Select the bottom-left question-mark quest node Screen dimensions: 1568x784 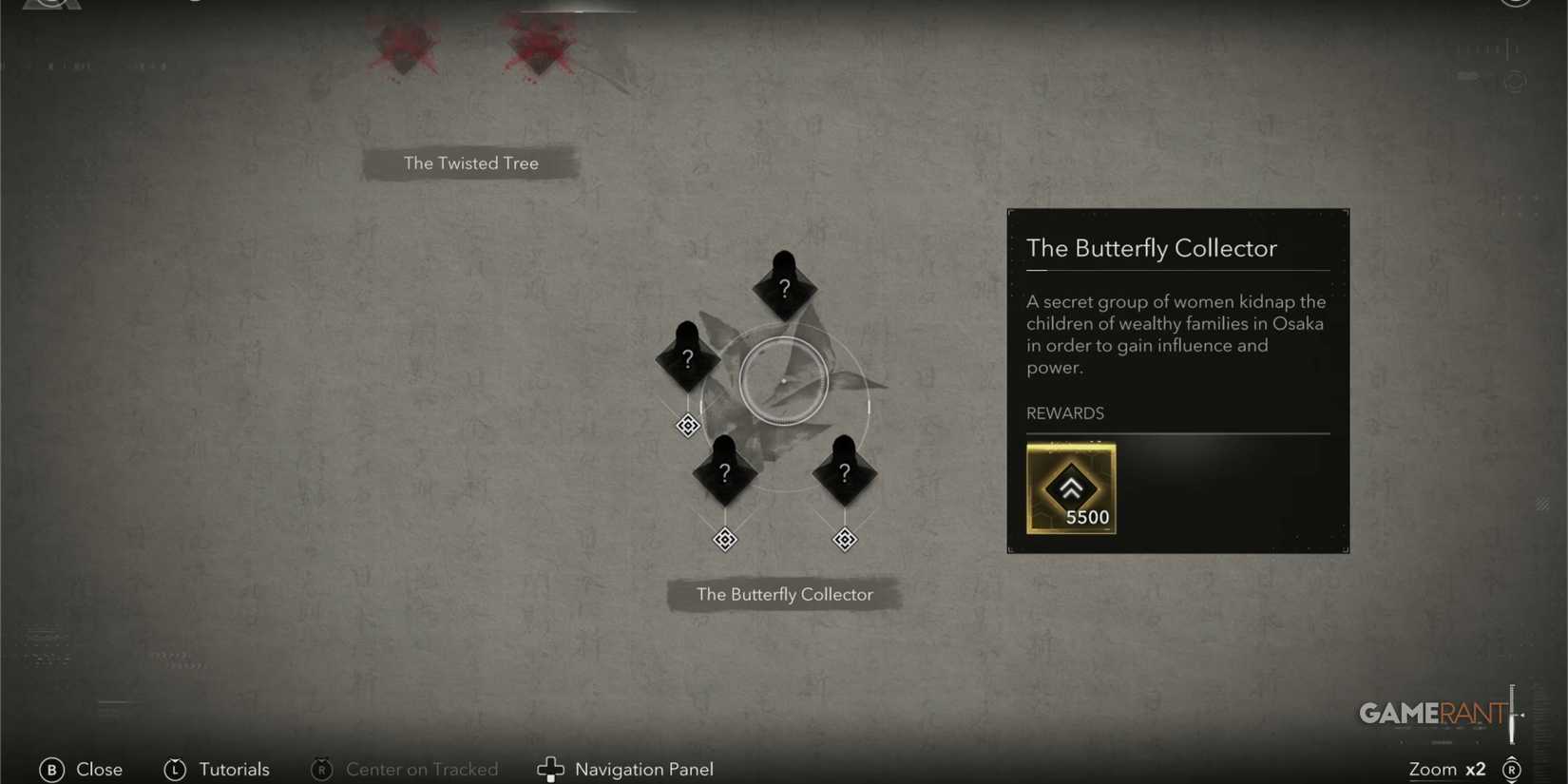(x=724, y=472)
